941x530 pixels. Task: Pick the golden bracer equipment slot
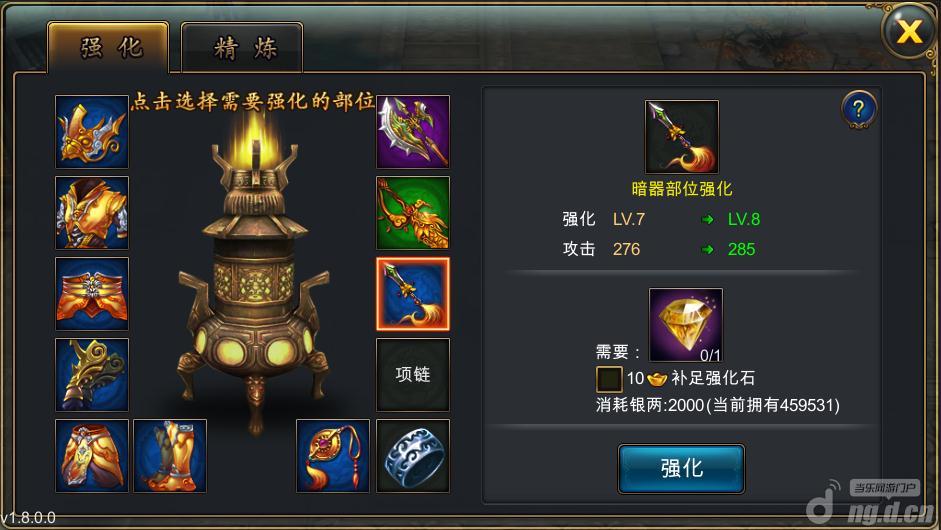[x=92, y=375]
